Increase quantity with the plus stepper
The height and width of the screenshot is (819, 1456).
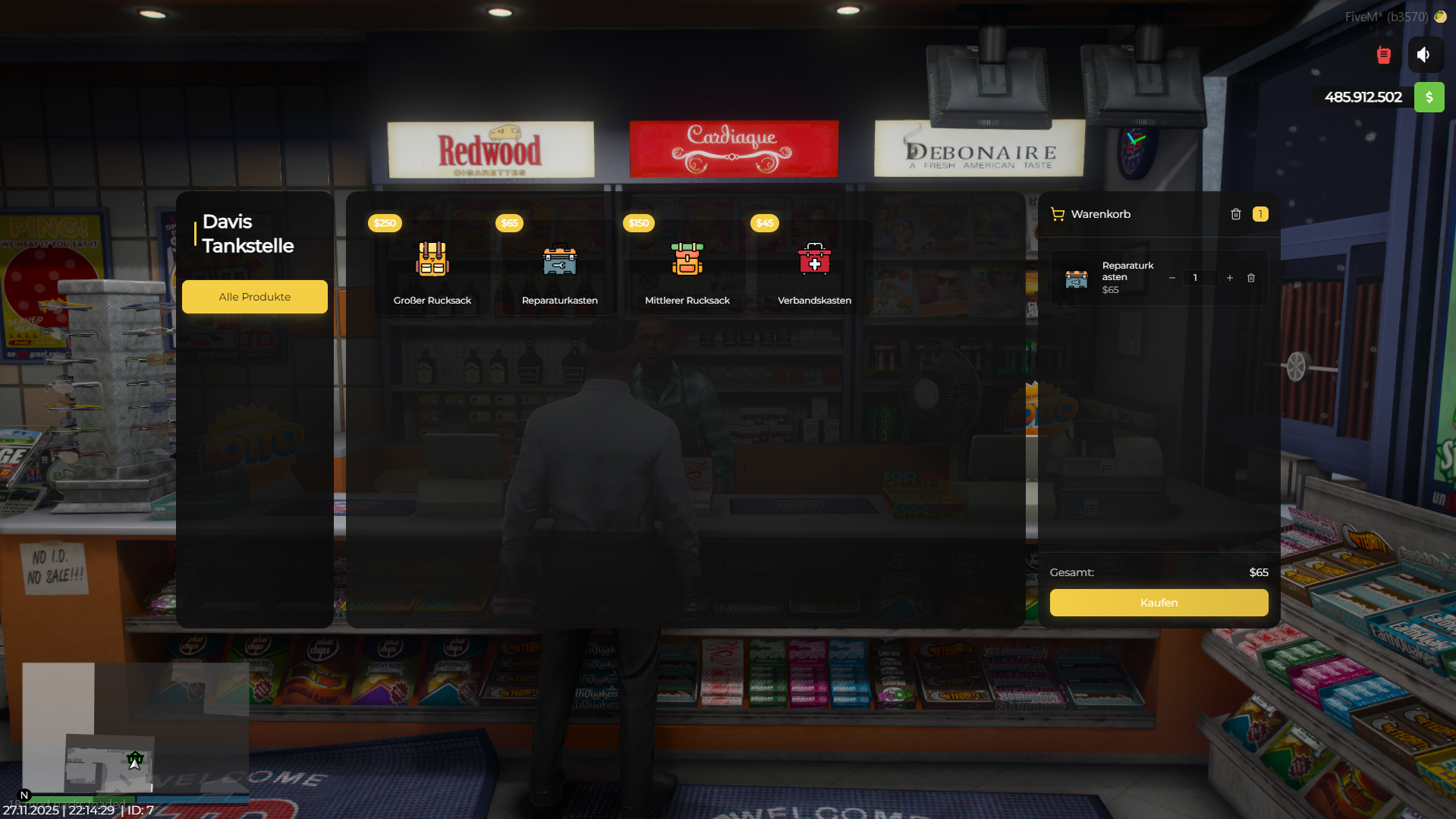tap(1229, 278)
